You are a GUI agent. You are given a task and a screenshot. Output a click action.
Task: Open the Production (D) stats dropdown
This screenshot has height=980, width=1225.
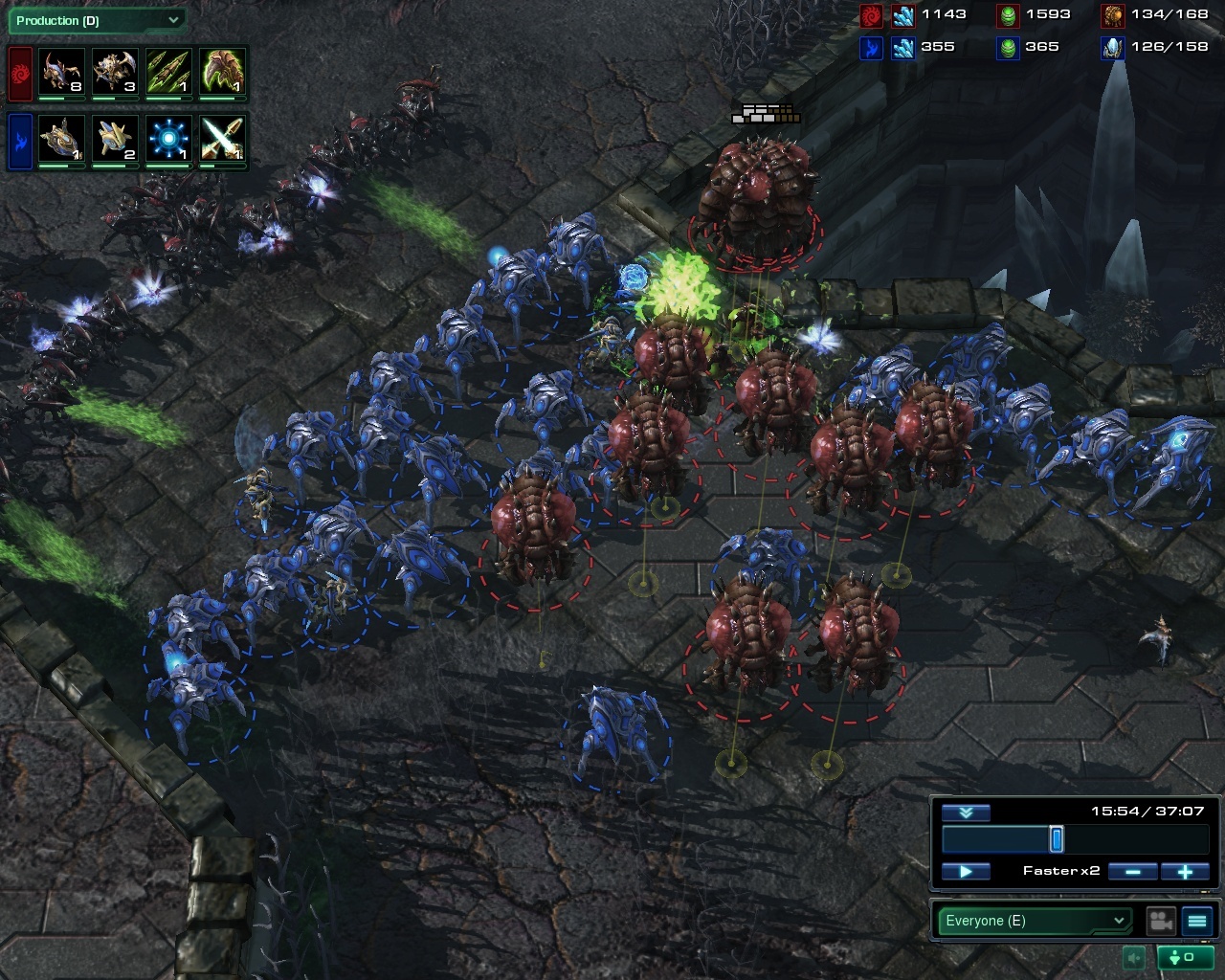point(97,20)
